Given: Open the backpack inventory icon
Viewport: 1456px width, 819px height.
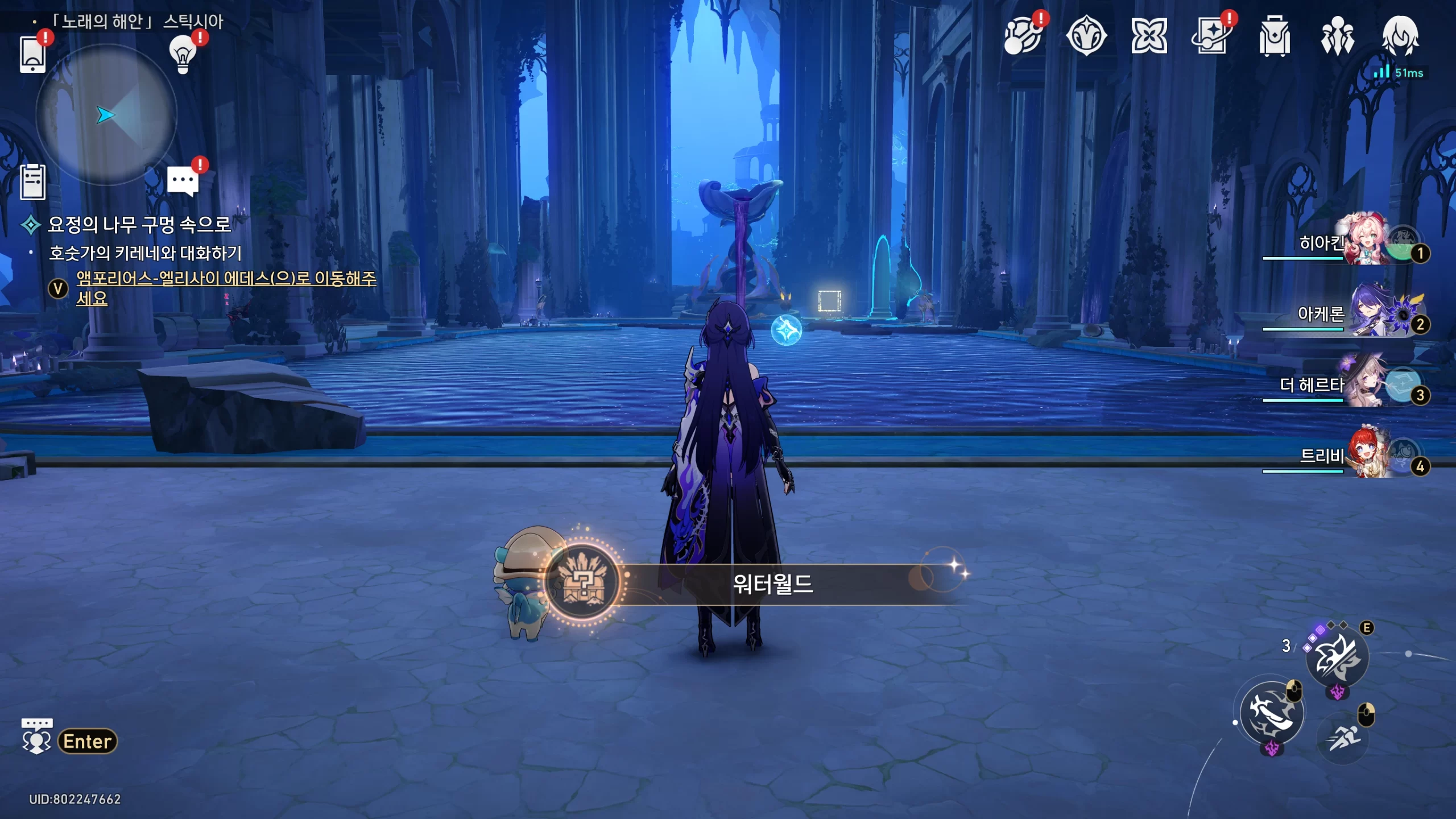Looking at the screenshot, I should [1274, 36].
